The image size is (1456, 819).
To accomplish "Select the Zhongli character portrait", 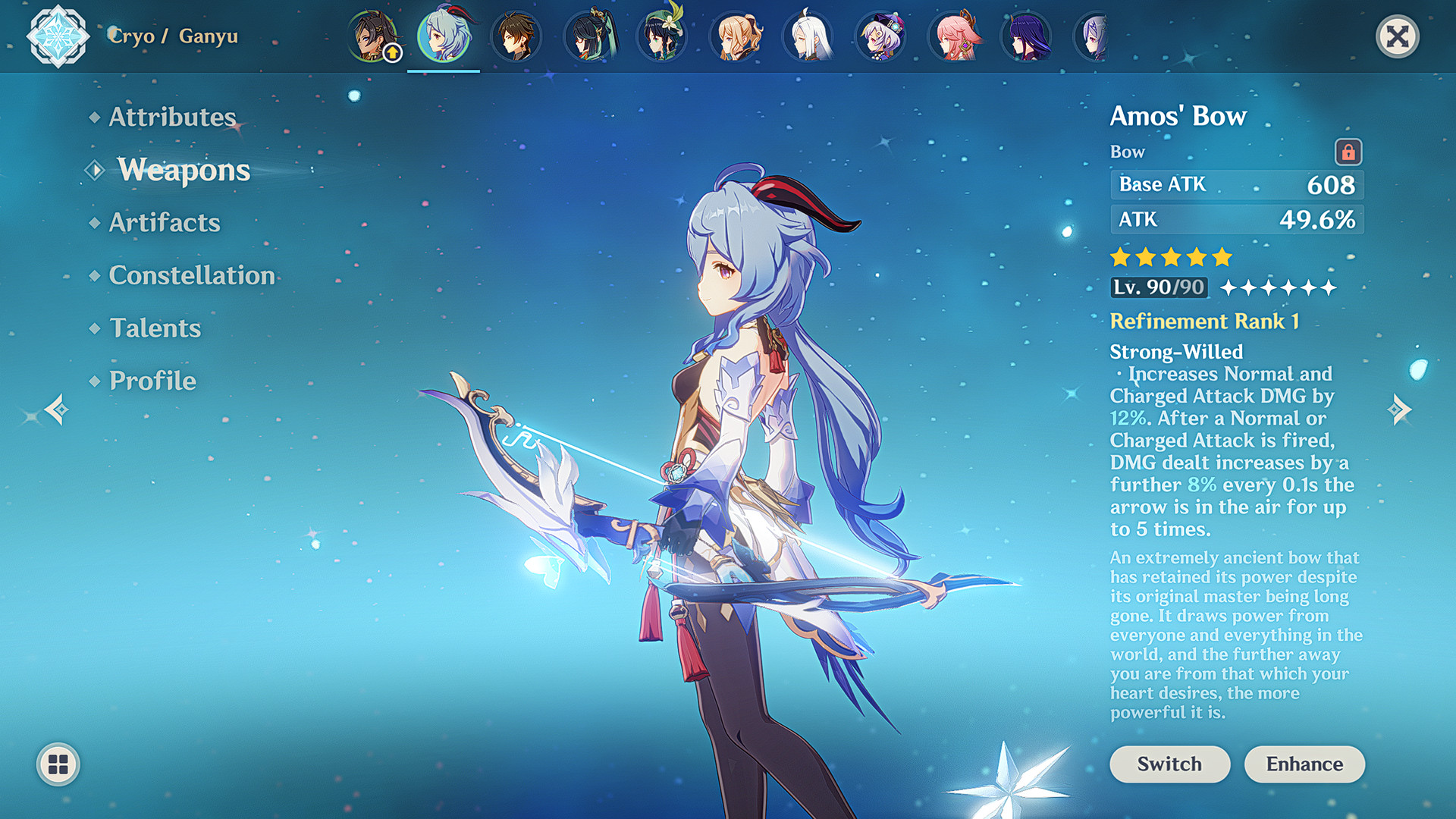I will point(517,36).
